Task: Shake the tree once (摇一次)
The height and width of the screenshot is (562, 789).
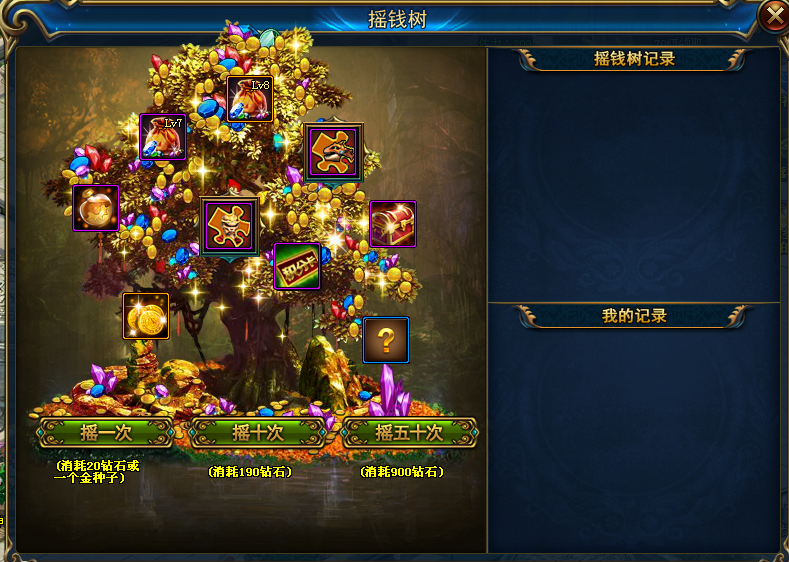Action: 106,432
